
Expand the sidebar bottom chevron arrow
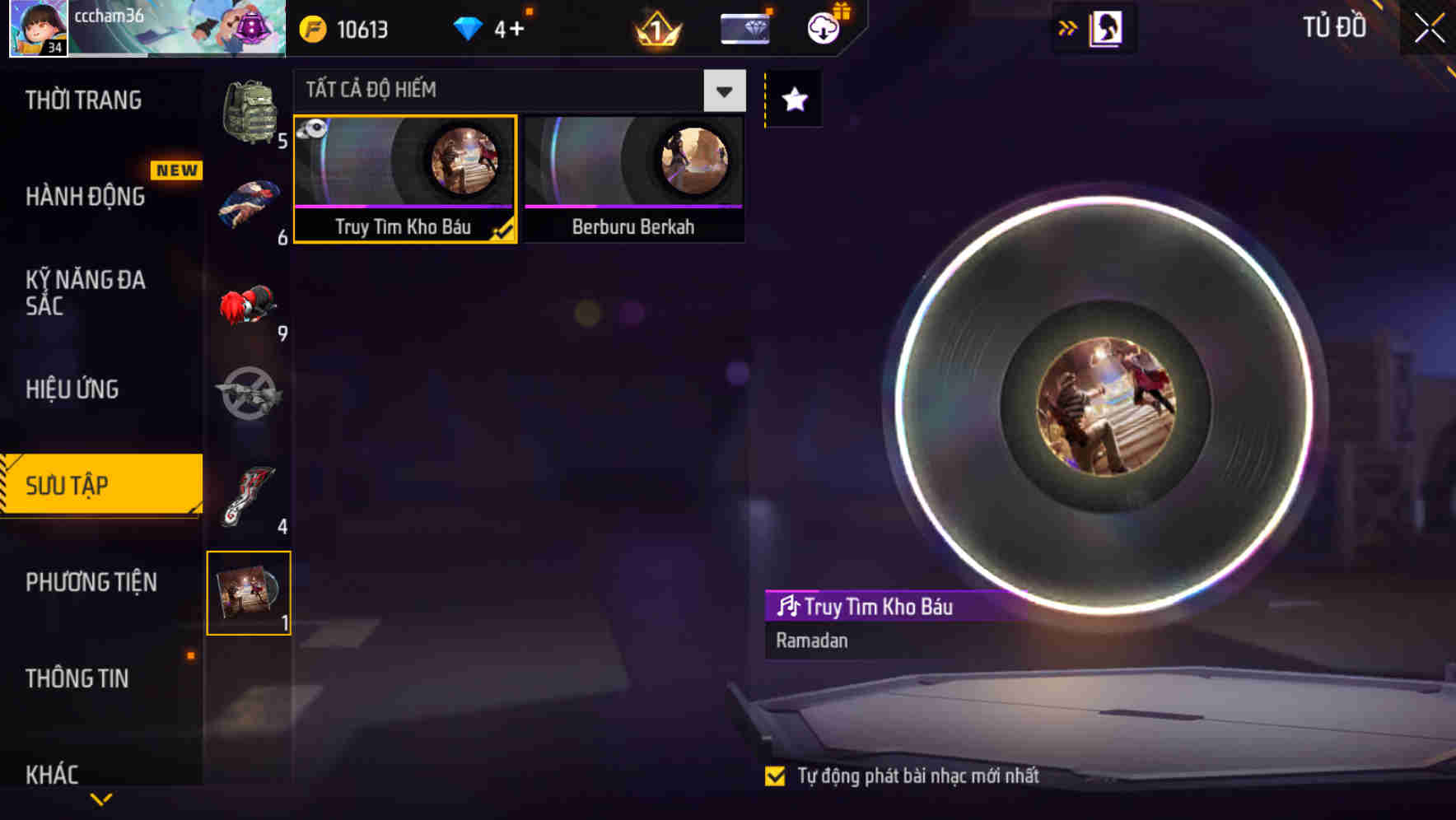point(100,797)
